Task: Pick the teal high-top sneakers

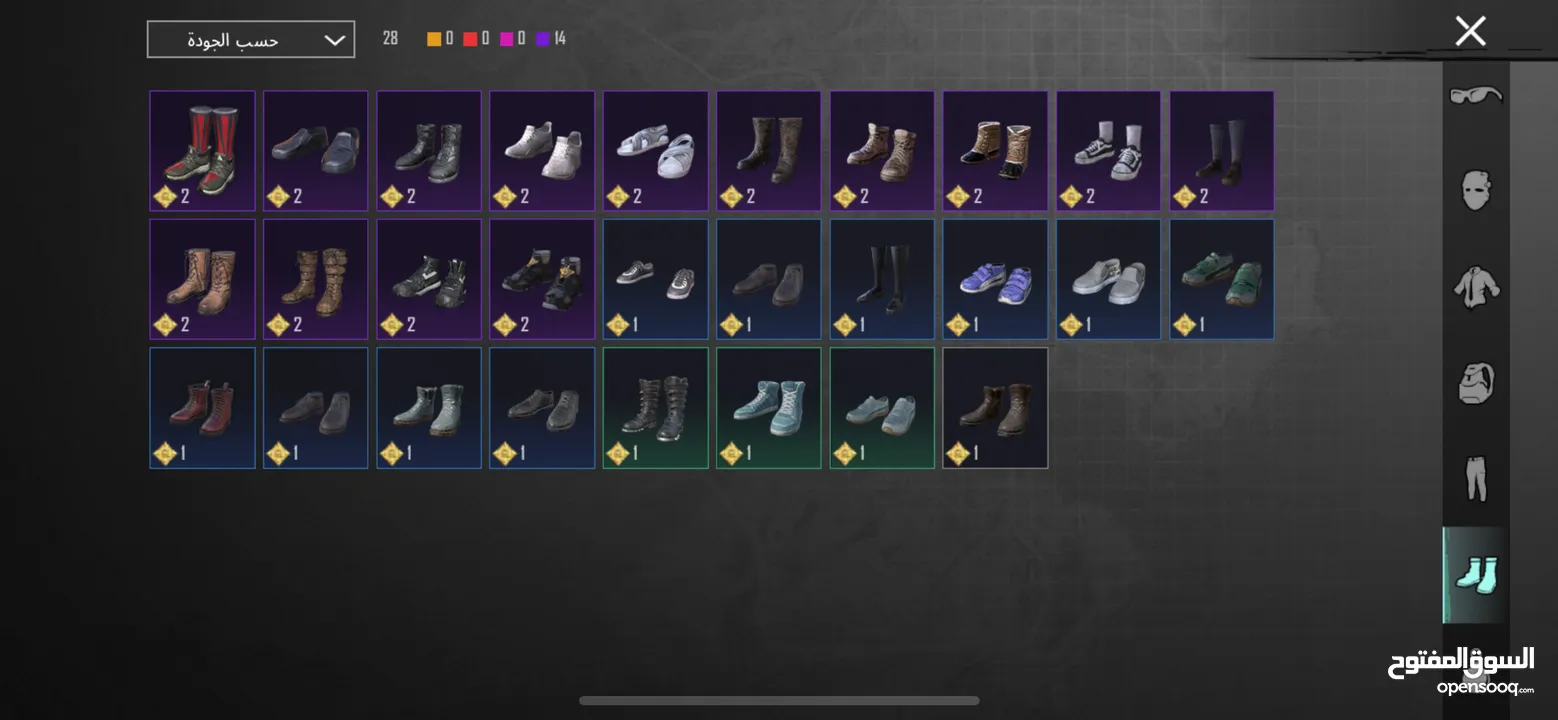Action: (768, 407)
